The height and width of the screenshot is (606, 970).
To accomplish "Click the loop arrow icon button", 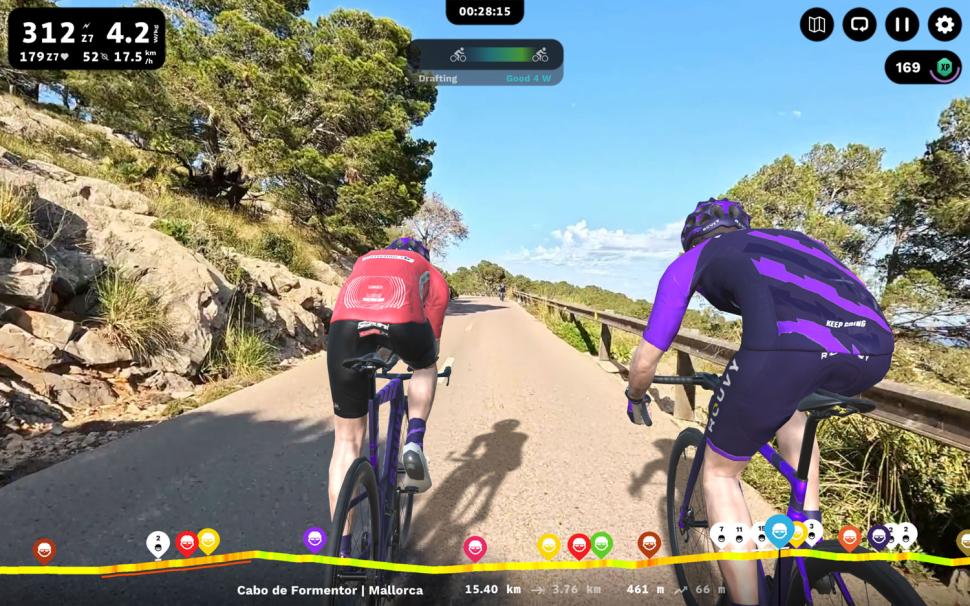I will (x=859, y=24).
